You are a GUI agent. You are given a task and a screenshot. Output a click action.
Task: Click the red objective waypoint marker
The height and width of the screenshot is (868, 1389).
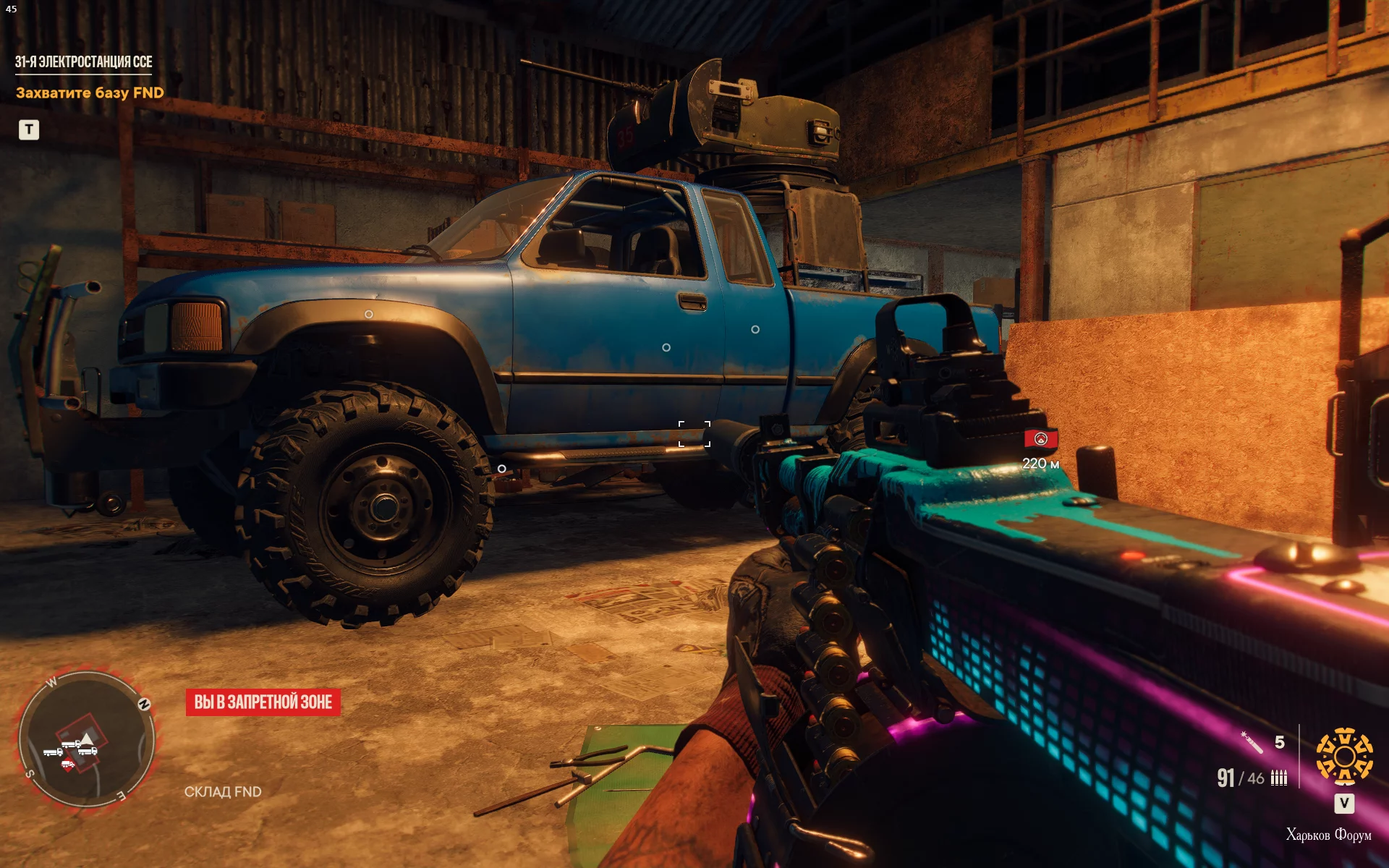pos(1040,439)
